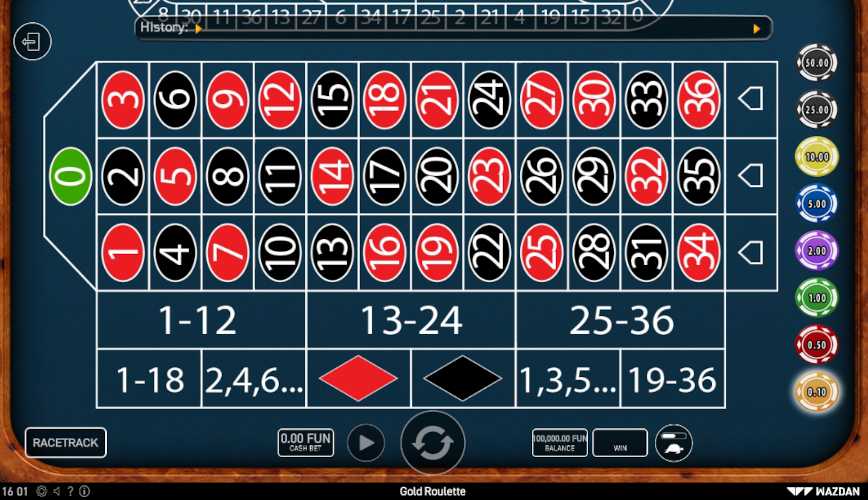The height and width of the screenshot is (500, 868).
Task: Place a bet on 1-18
Action: pyautogui.click(x=150, y=379)
